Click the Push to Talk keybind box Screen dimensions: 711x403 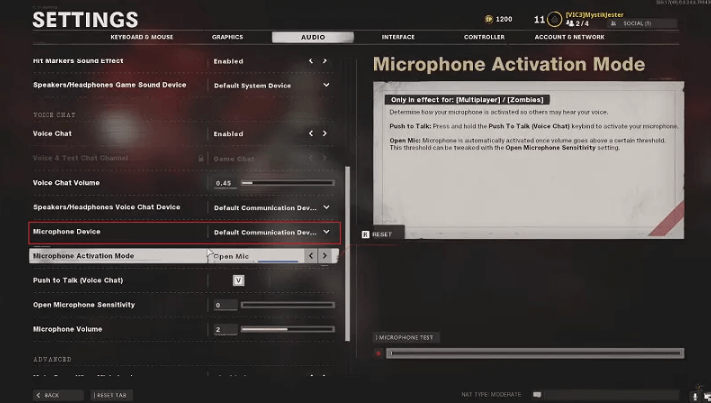coord(238,280)
